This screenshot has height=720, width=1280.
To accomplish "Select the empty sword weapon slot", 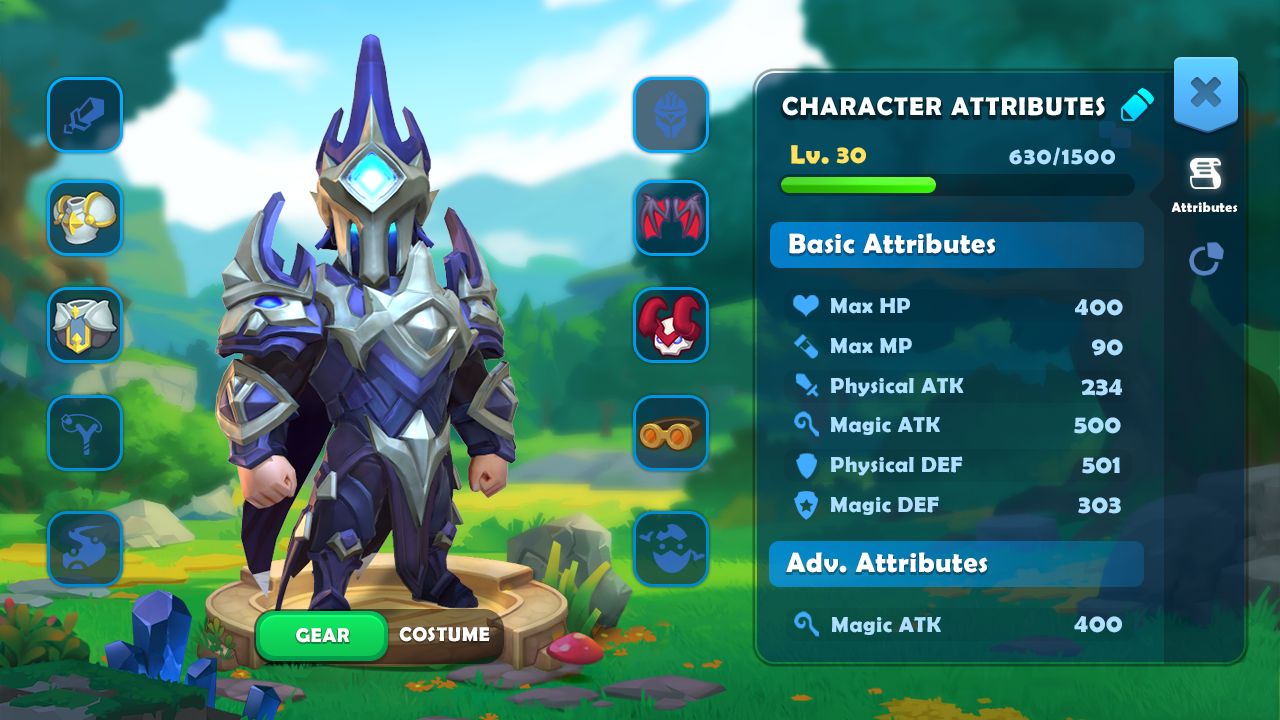I will pyautogui.click(x=85, y=115).
